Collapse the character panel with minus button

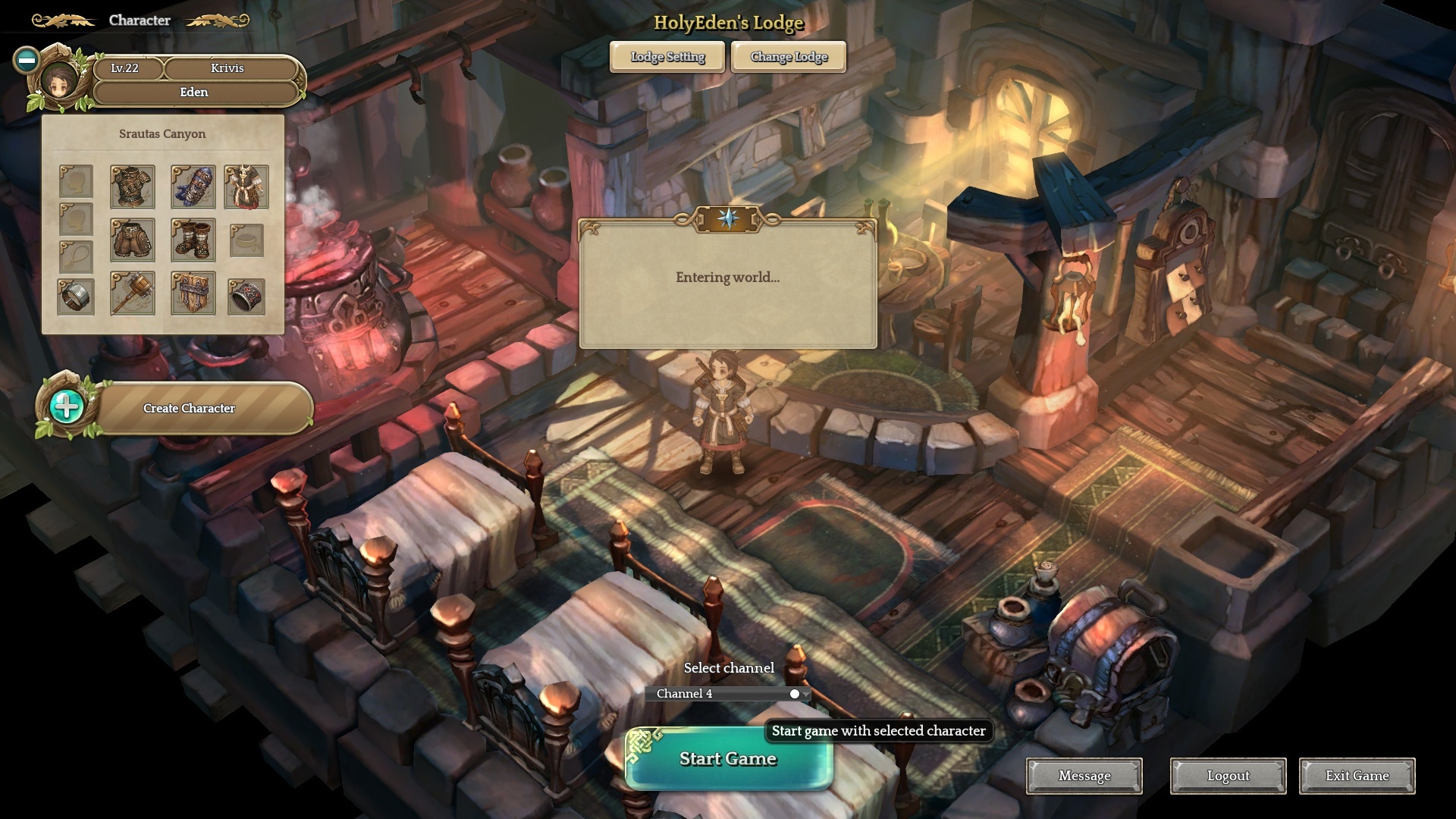pos(27,60)
